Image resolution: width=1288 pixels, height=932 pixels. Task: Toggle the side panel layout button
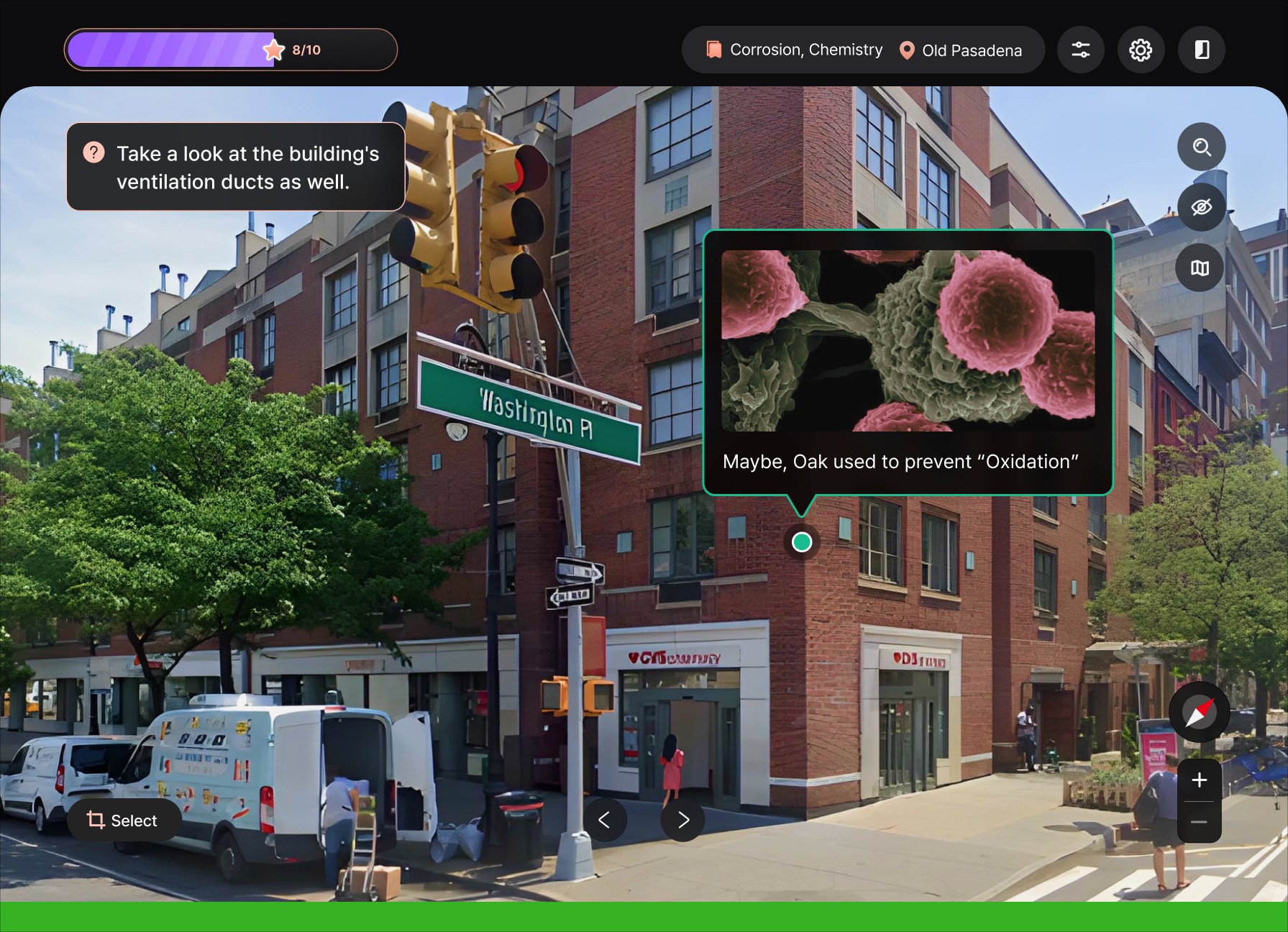click(x=1201, y=50)
